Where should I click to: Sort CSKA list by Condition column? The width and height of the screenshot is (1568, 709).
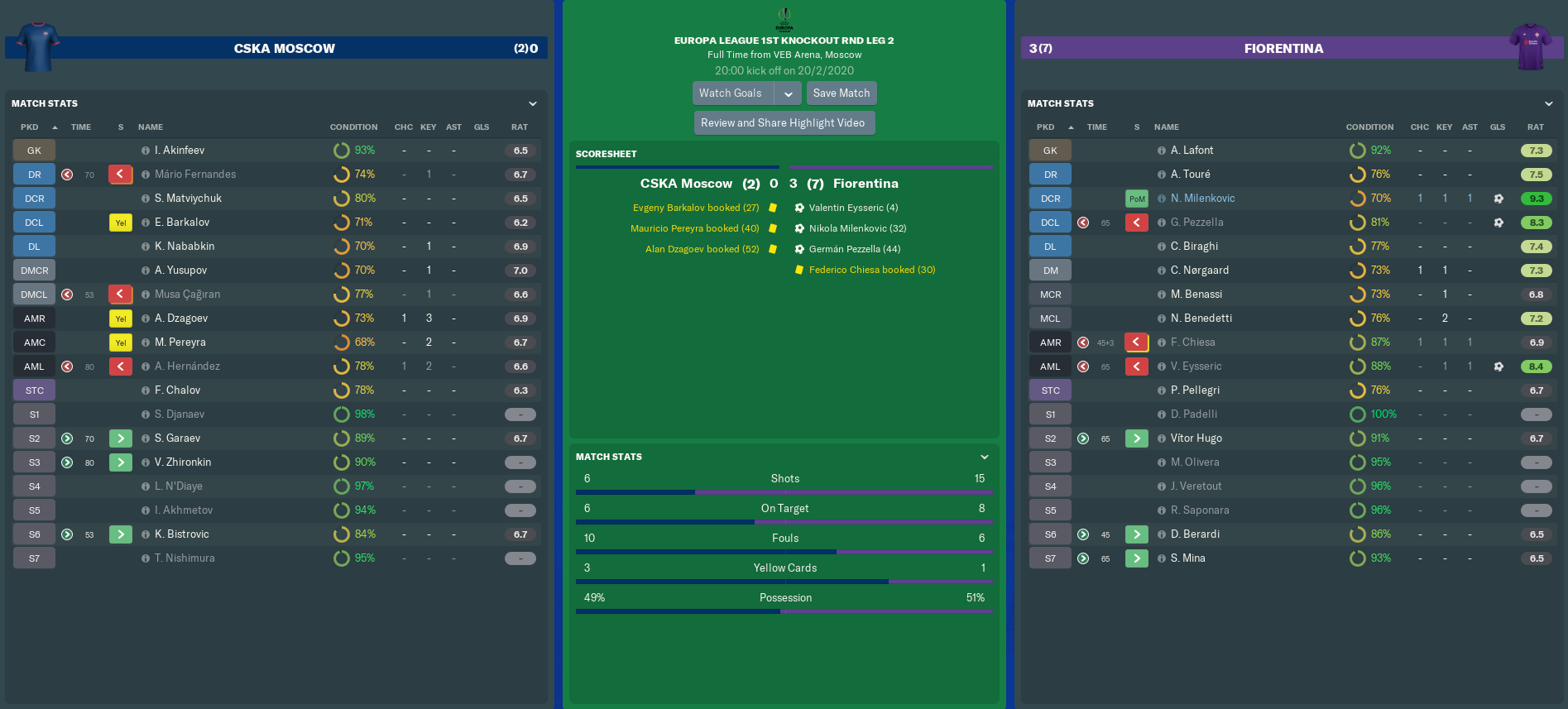click(353, 127)
